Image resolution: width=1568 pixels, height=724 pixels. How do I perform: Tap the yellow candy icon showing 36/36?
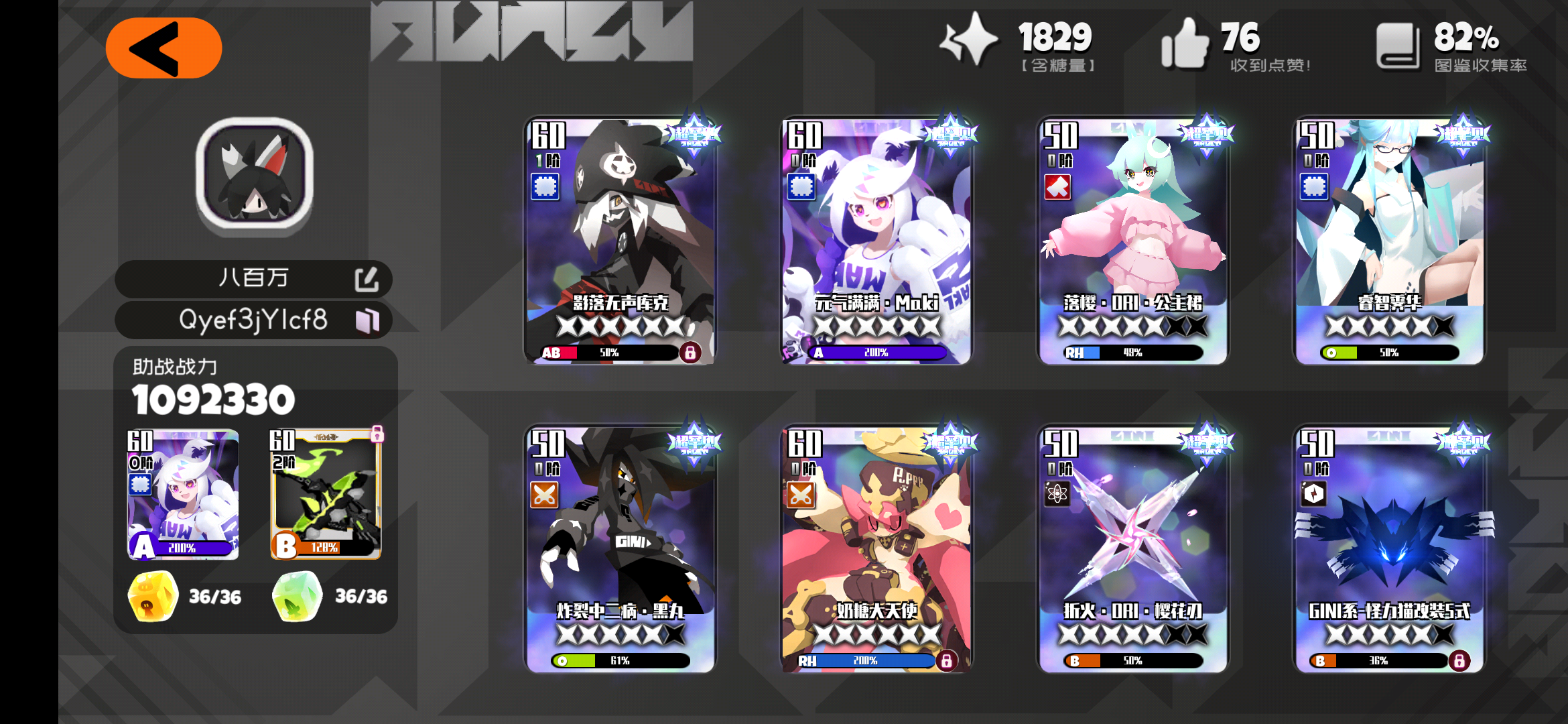pos(151,595)
